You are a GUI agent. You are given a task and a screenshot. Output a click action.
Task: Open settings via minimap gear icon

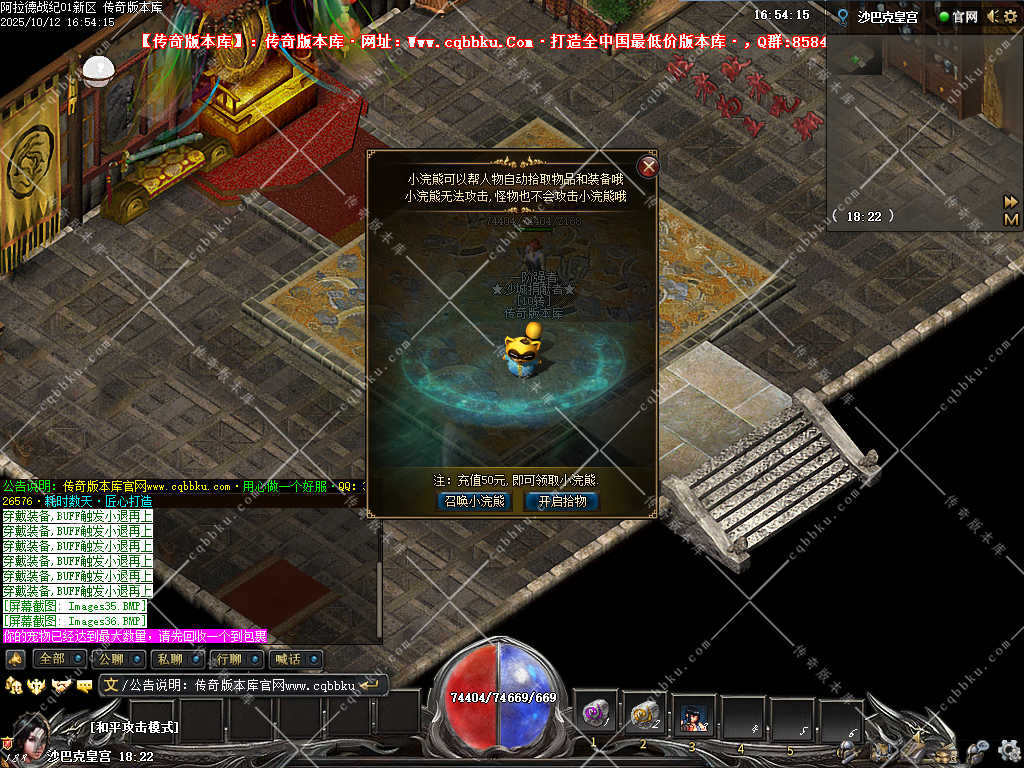pos(1012,16)
